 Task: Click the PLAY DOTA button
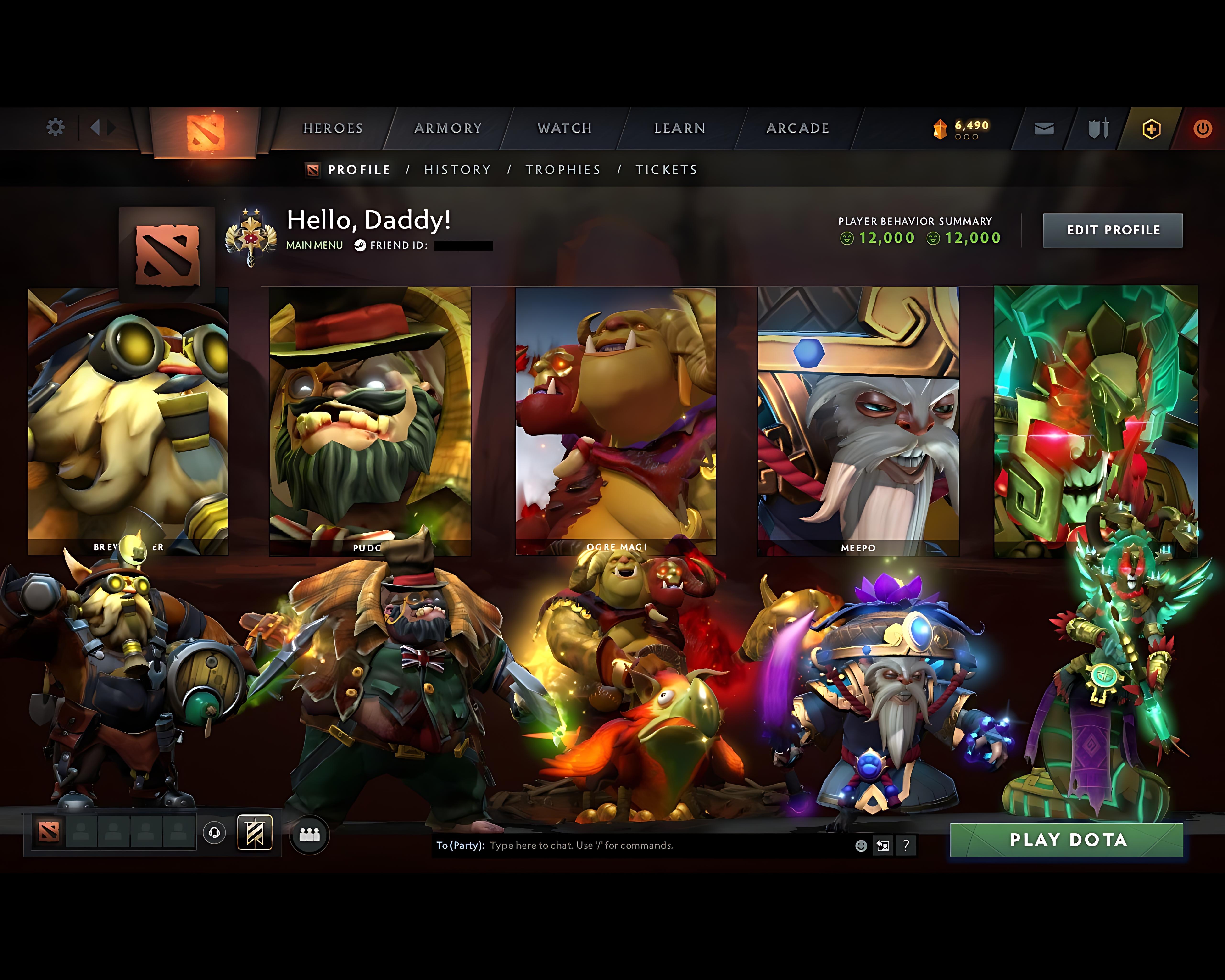1068,840
